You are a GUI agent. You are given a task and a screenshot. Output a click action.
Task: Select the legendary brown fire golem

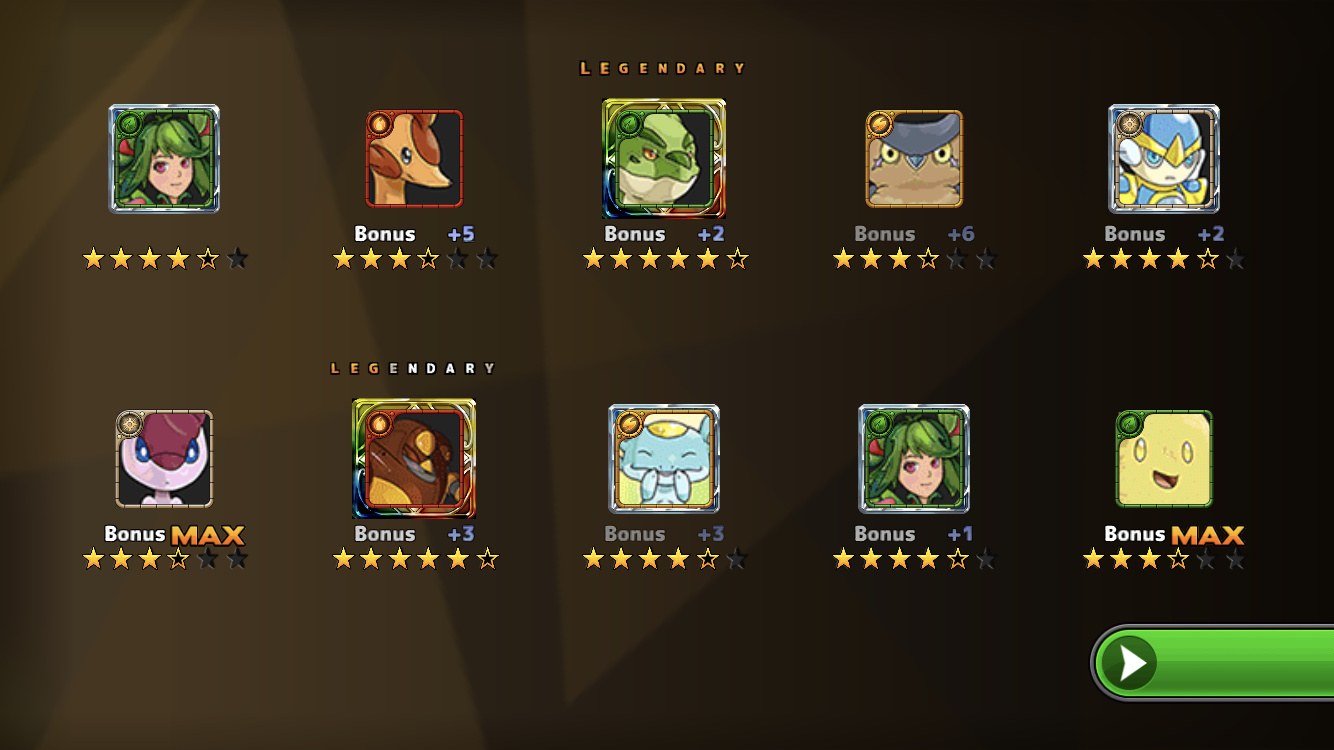414,459
